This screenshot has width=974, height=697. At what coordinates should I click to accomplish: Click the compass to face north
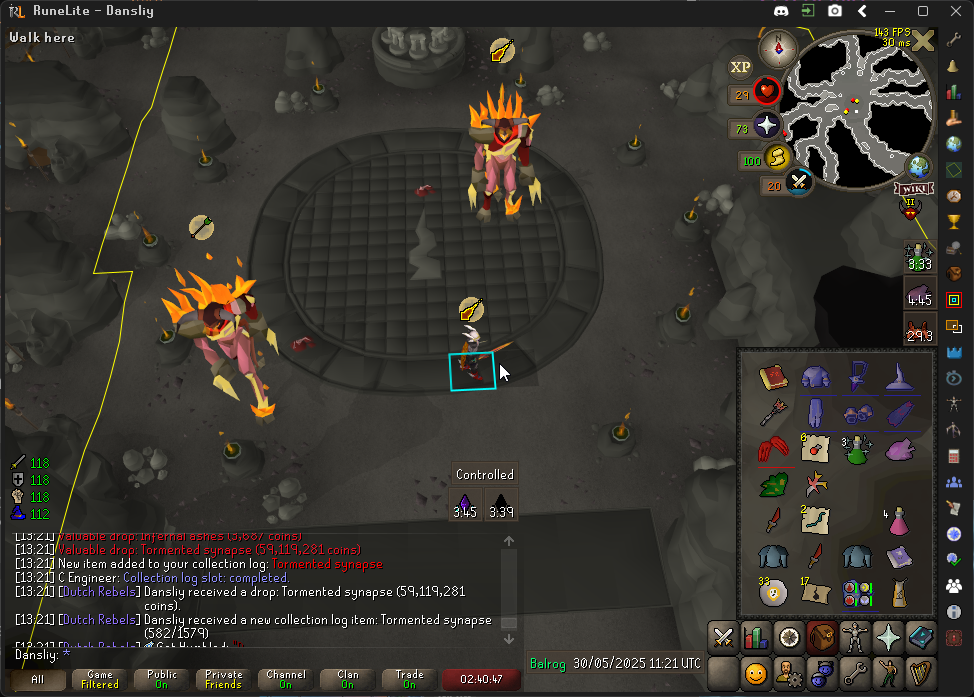coord(778,48)
